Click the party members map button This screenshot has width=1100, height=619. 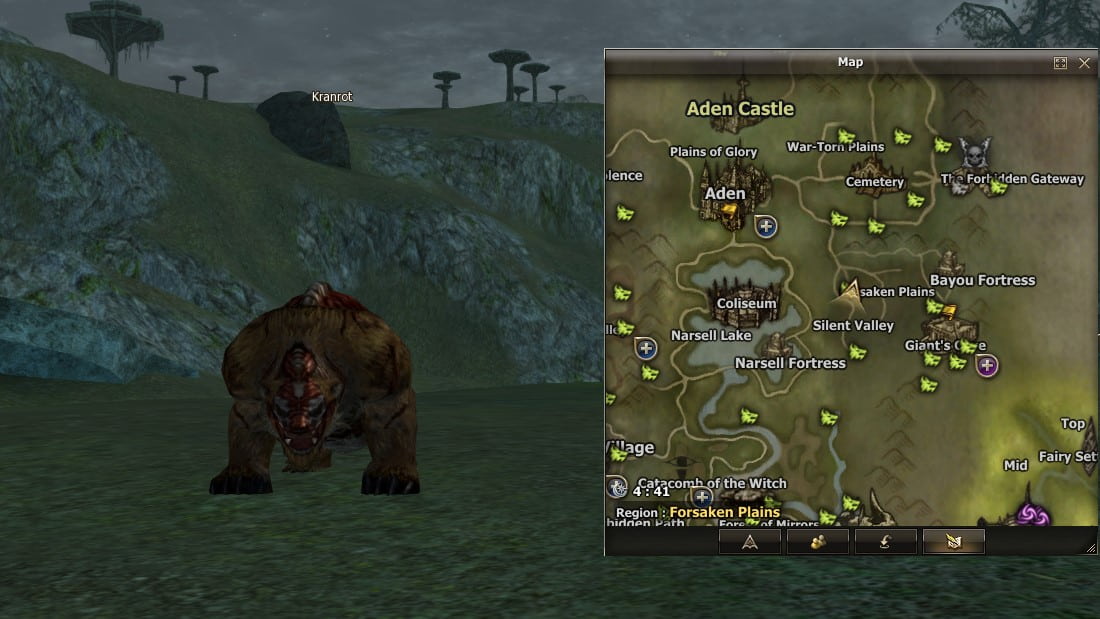point(818,542)
